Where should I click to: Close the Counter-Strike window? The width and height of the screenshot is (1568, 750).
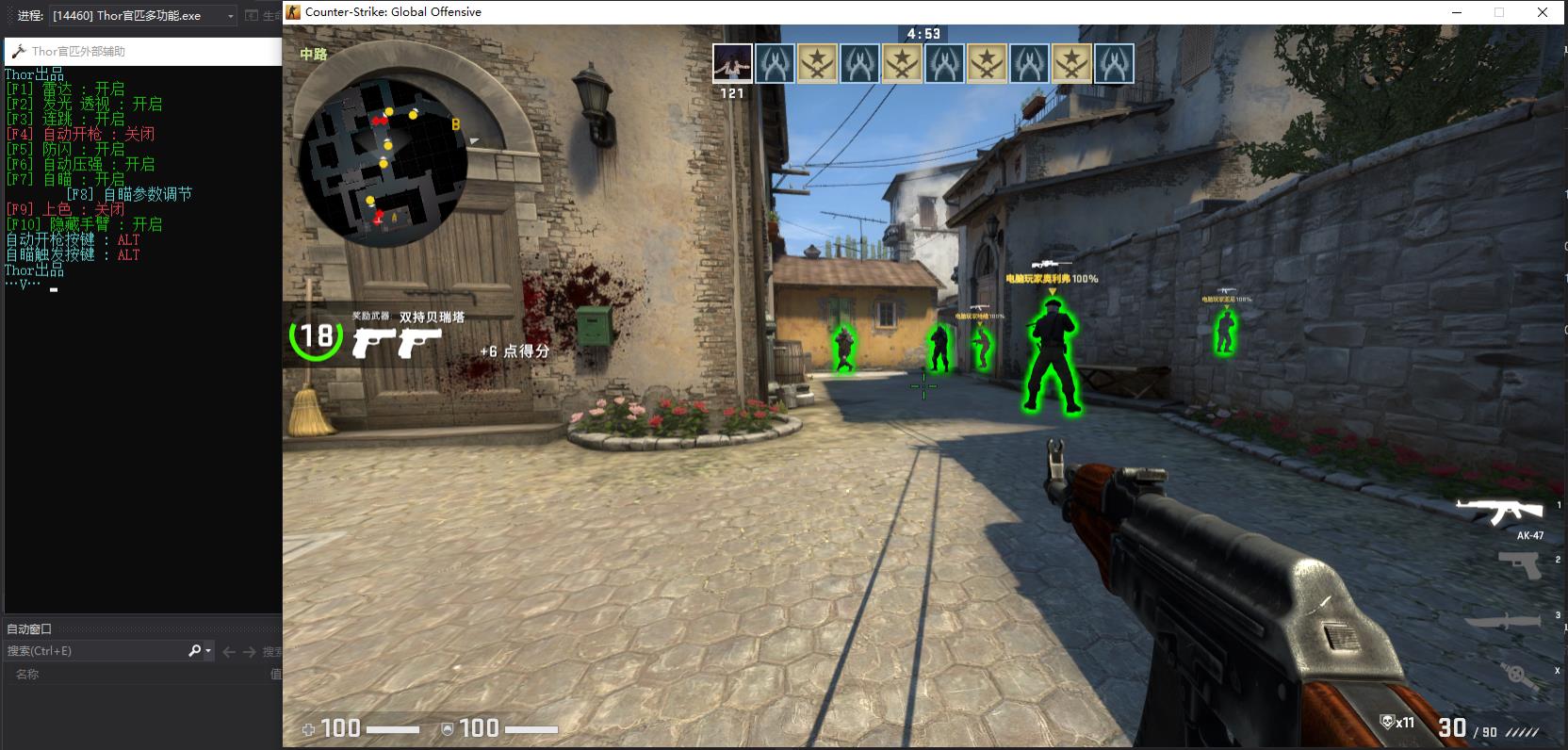coord(1543,12)
